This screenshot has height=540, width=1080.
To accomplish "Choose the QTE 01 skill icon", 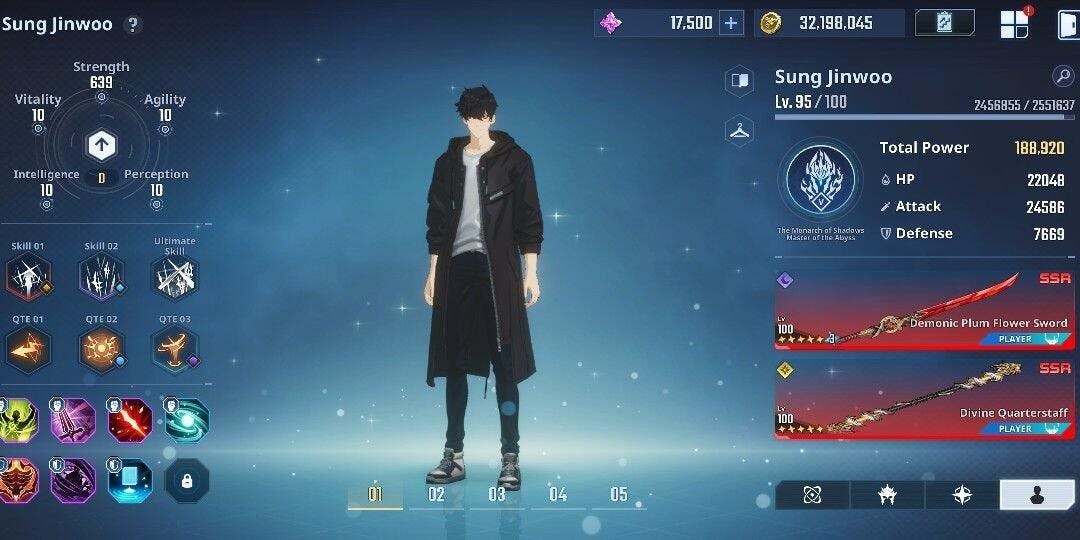I will (x=28, y=349).
